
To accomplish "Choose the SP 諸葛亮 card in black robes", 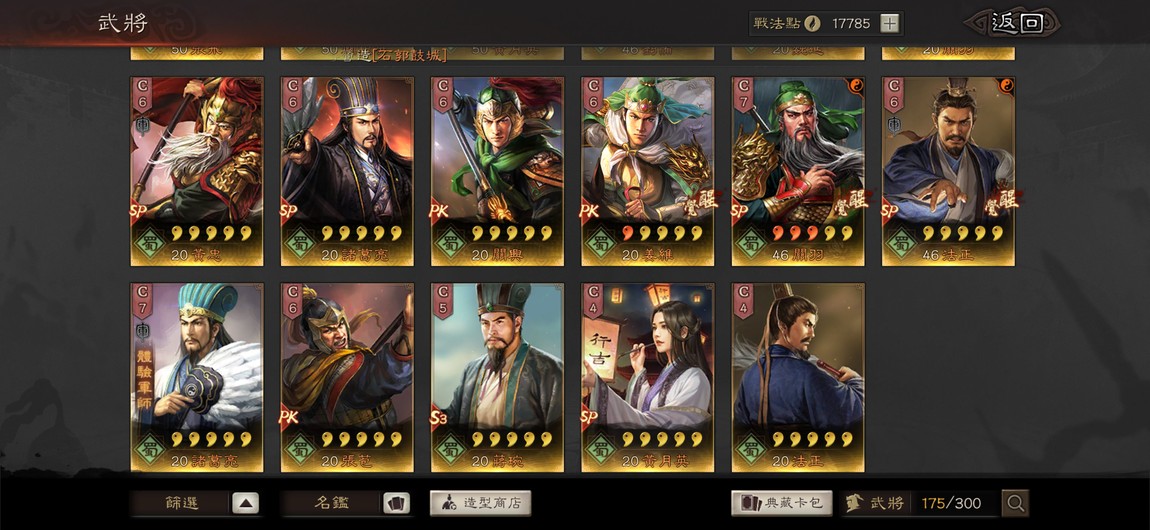I will click(x=347, y=170).
